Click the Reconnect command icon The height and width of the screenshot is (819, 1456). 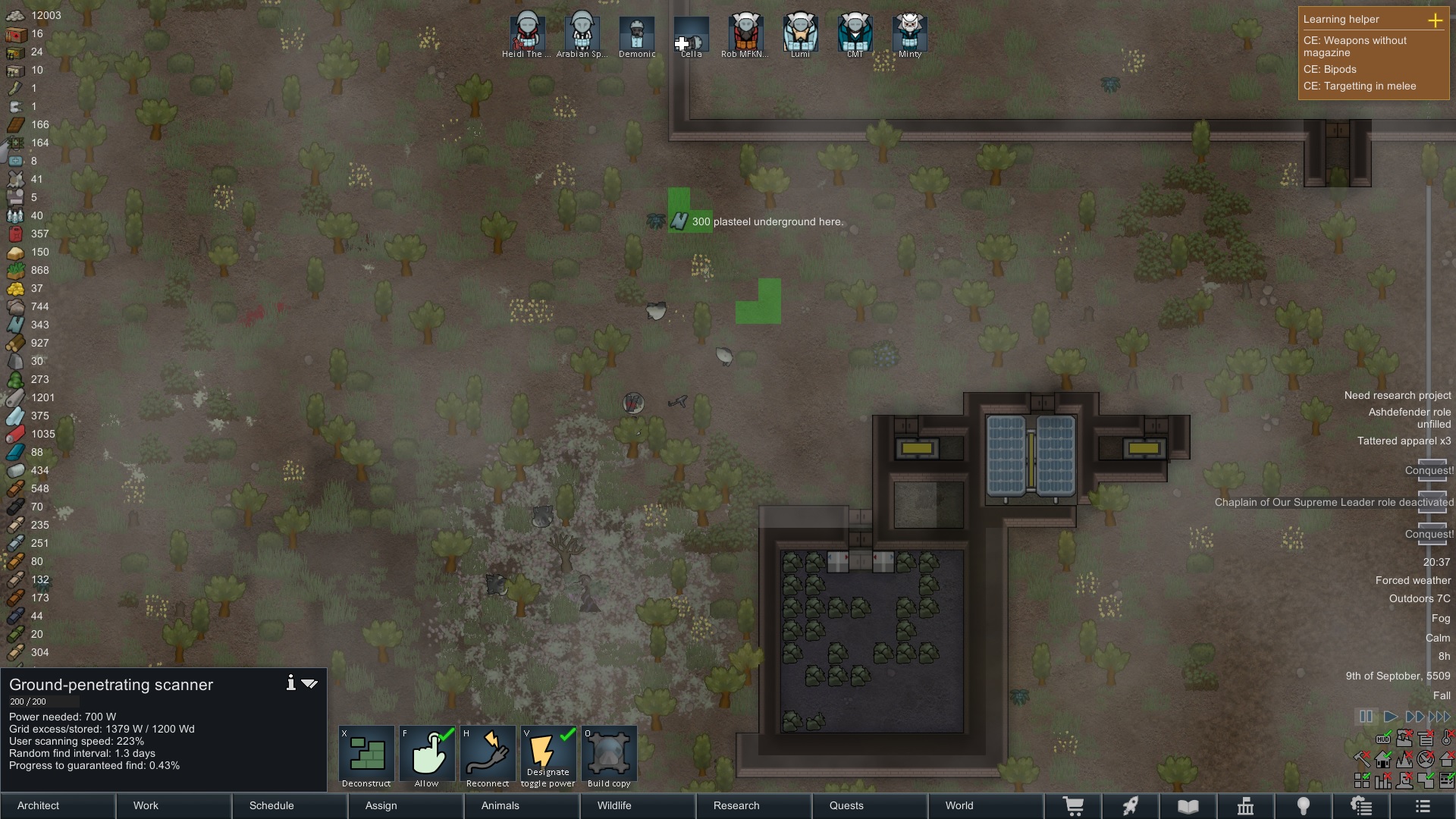coord(488,755)
